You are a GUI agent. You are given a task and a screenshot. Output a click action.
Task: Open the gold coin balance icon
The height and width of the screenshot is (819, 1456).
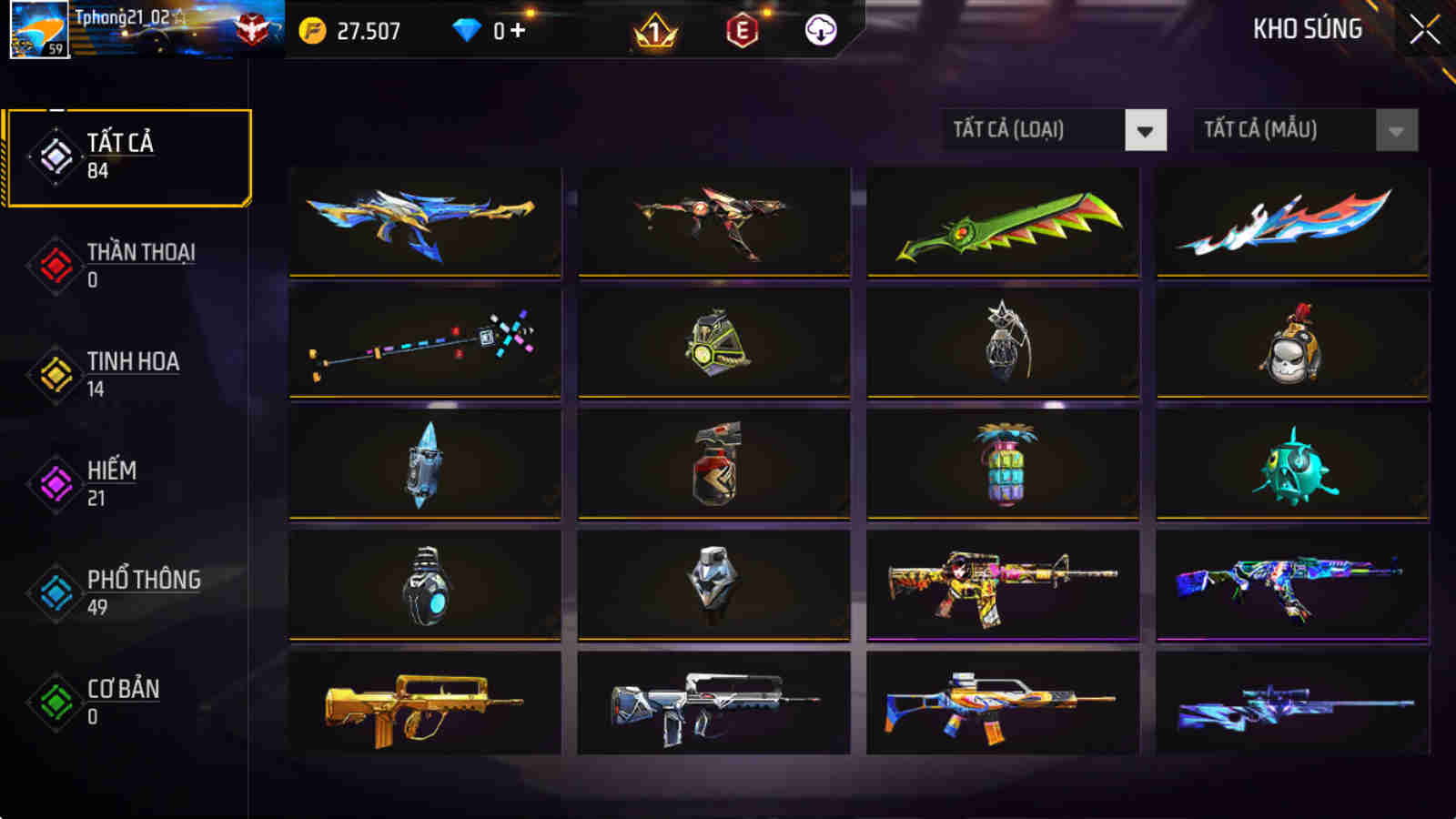(312, 29)
